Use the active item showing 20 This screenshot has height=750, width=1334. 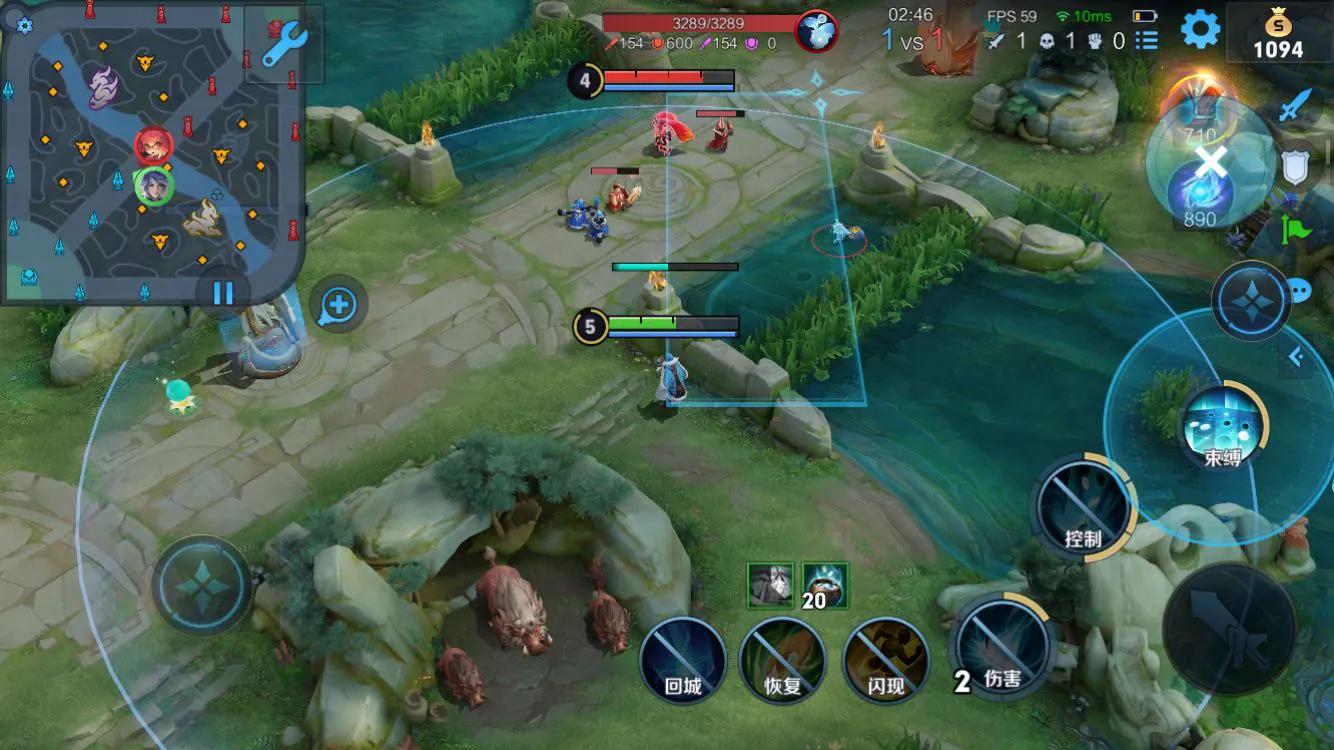pos(825,585)
